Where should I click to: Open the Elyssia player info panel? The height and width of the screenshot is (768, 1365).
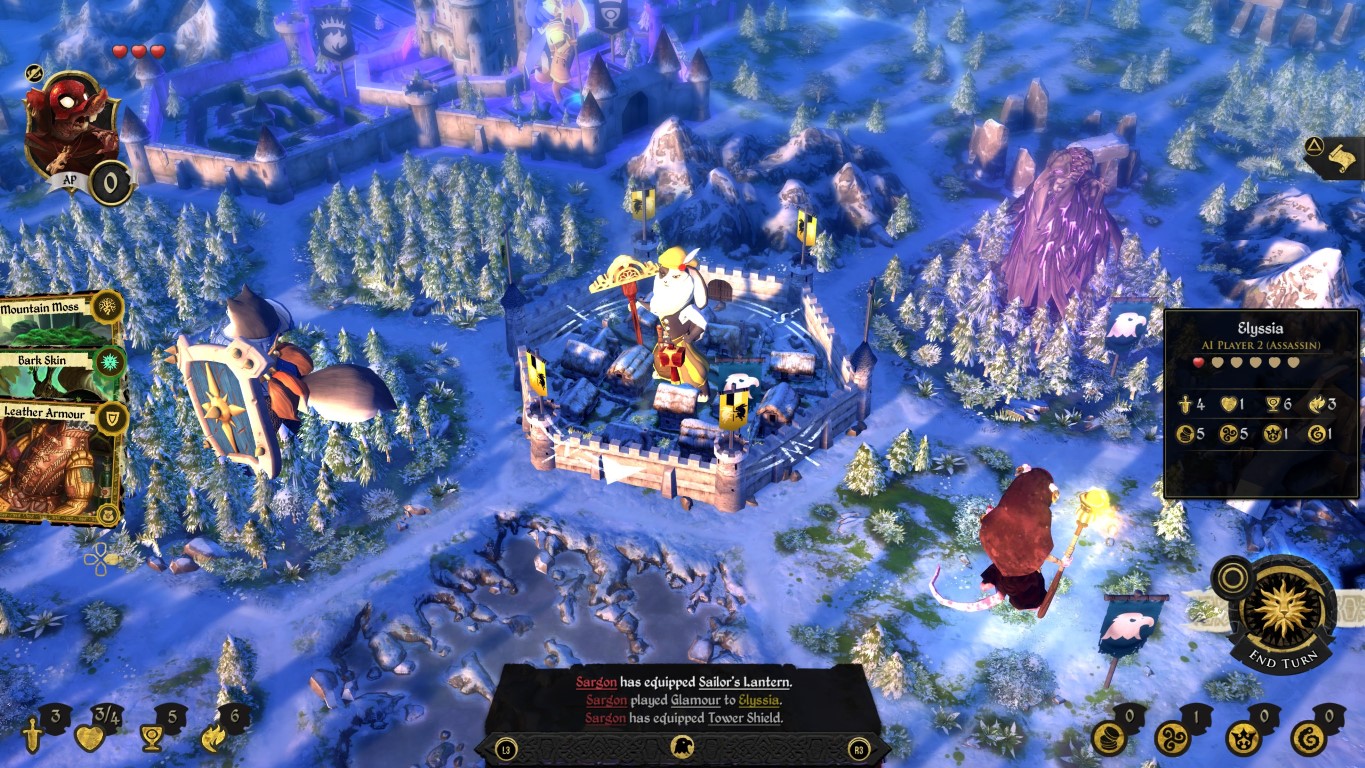point(1261,402)
